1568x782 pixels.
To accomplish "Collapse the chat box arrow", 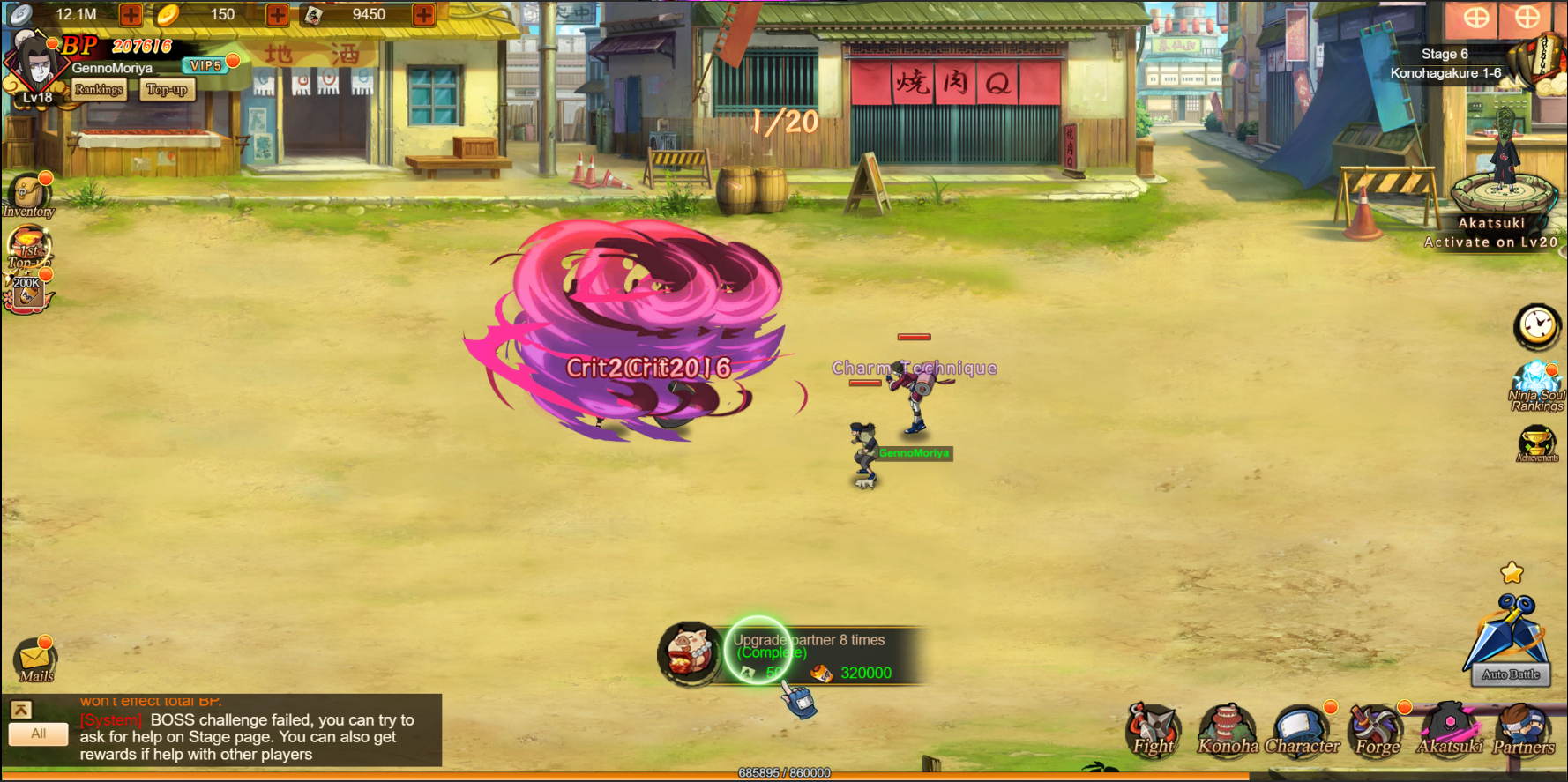I will point(21,710).
